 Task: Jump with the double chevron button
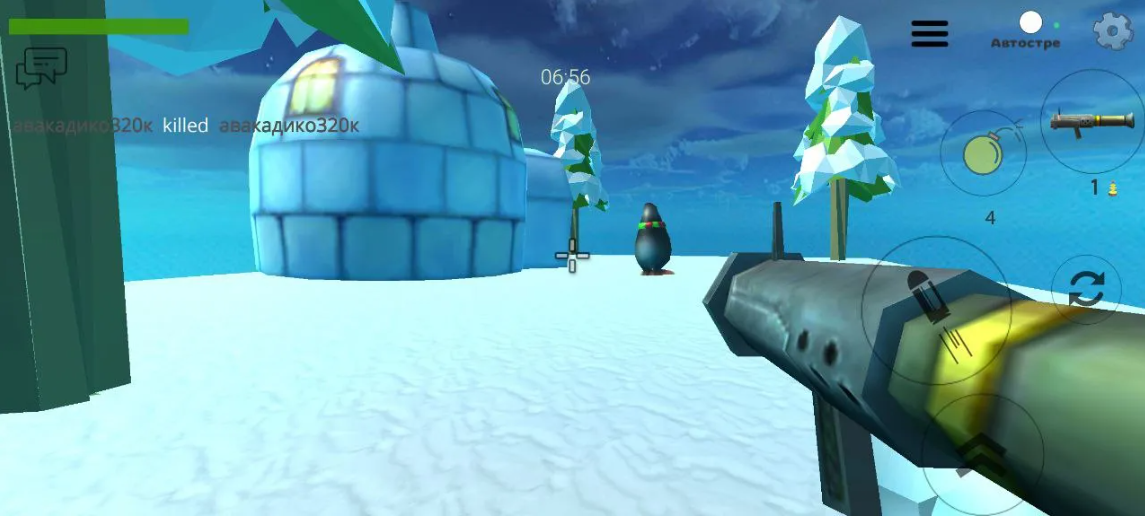pos(980,455)
